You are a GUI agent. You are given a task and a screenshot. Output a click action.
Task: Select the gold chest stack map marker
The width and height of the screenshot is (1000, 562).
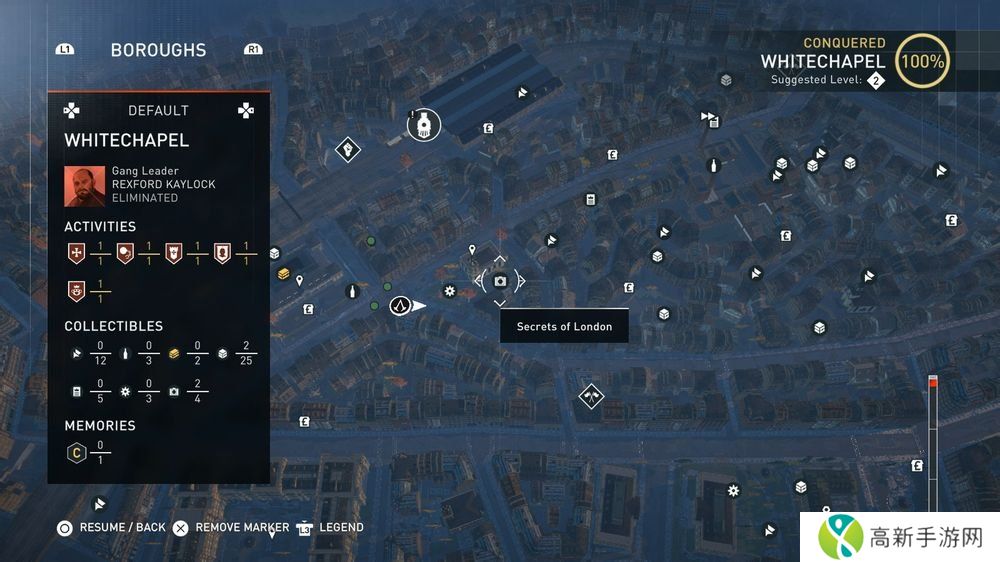[x=284, y=273]
